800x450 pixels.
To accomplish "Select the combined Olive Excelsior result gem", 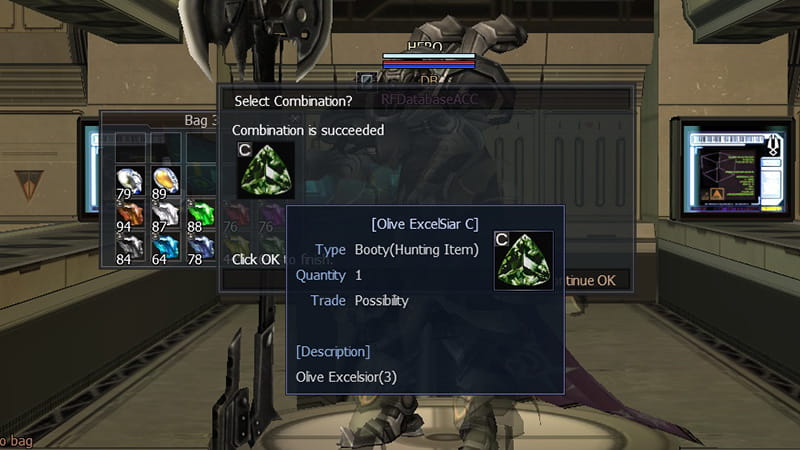I will [x=265, y=170].
